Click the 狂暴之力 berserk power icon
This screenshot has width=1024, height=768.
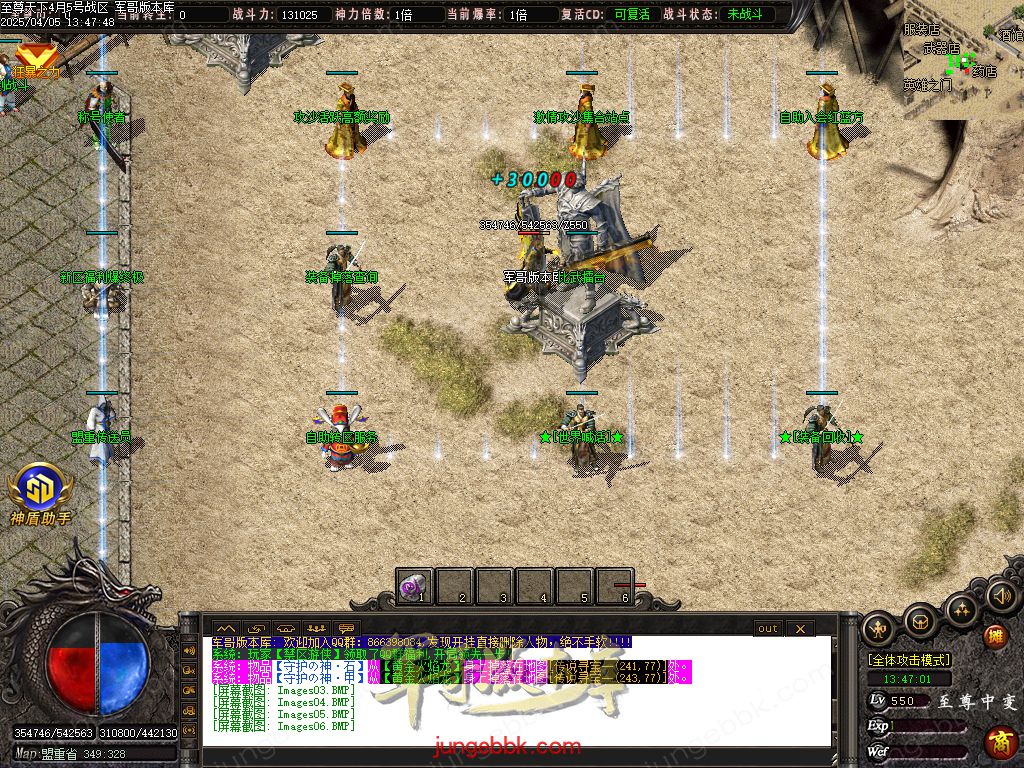click(x=37, y=58)
